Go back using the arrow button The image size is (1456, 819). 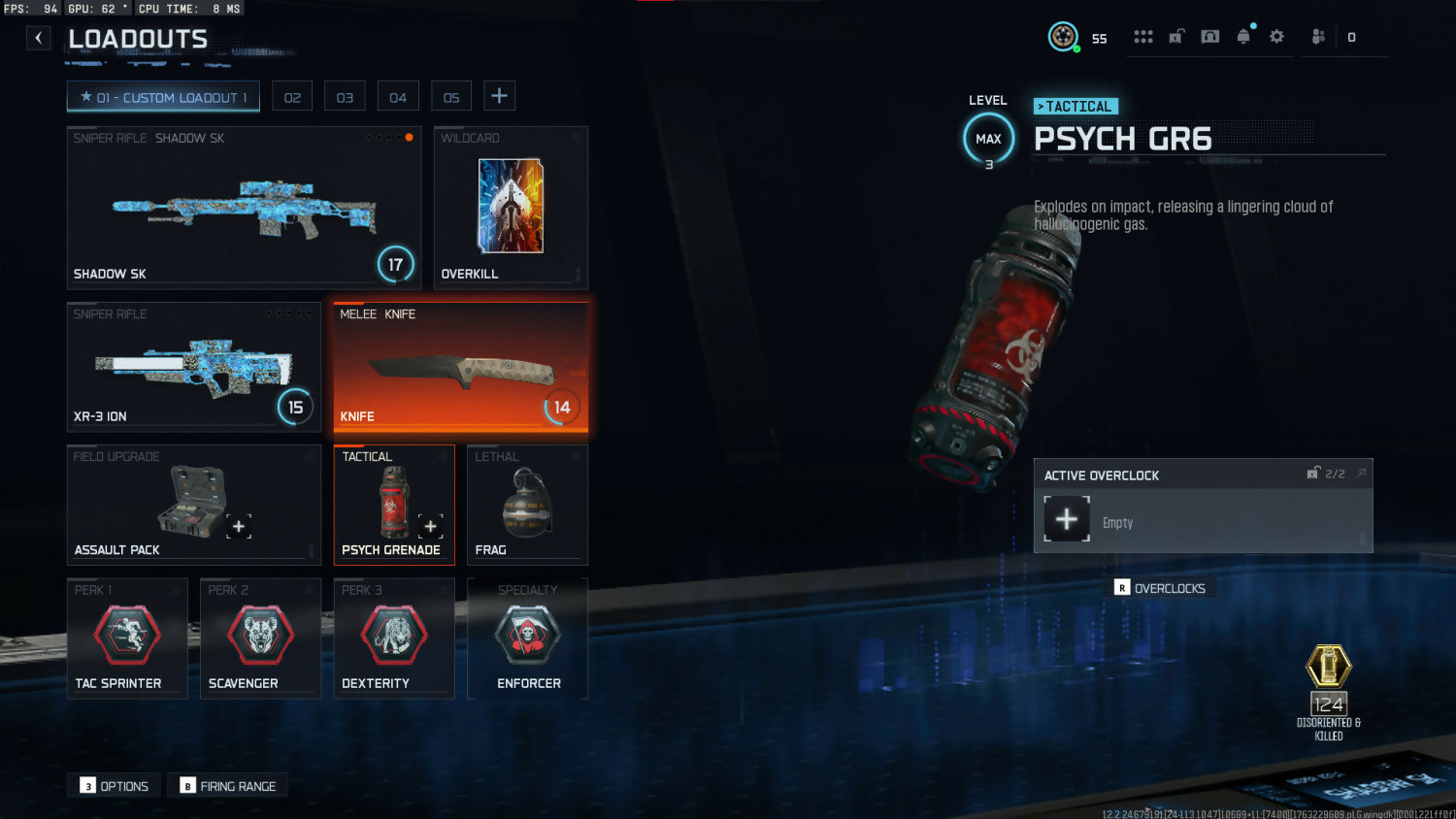(x=38, y=38)
